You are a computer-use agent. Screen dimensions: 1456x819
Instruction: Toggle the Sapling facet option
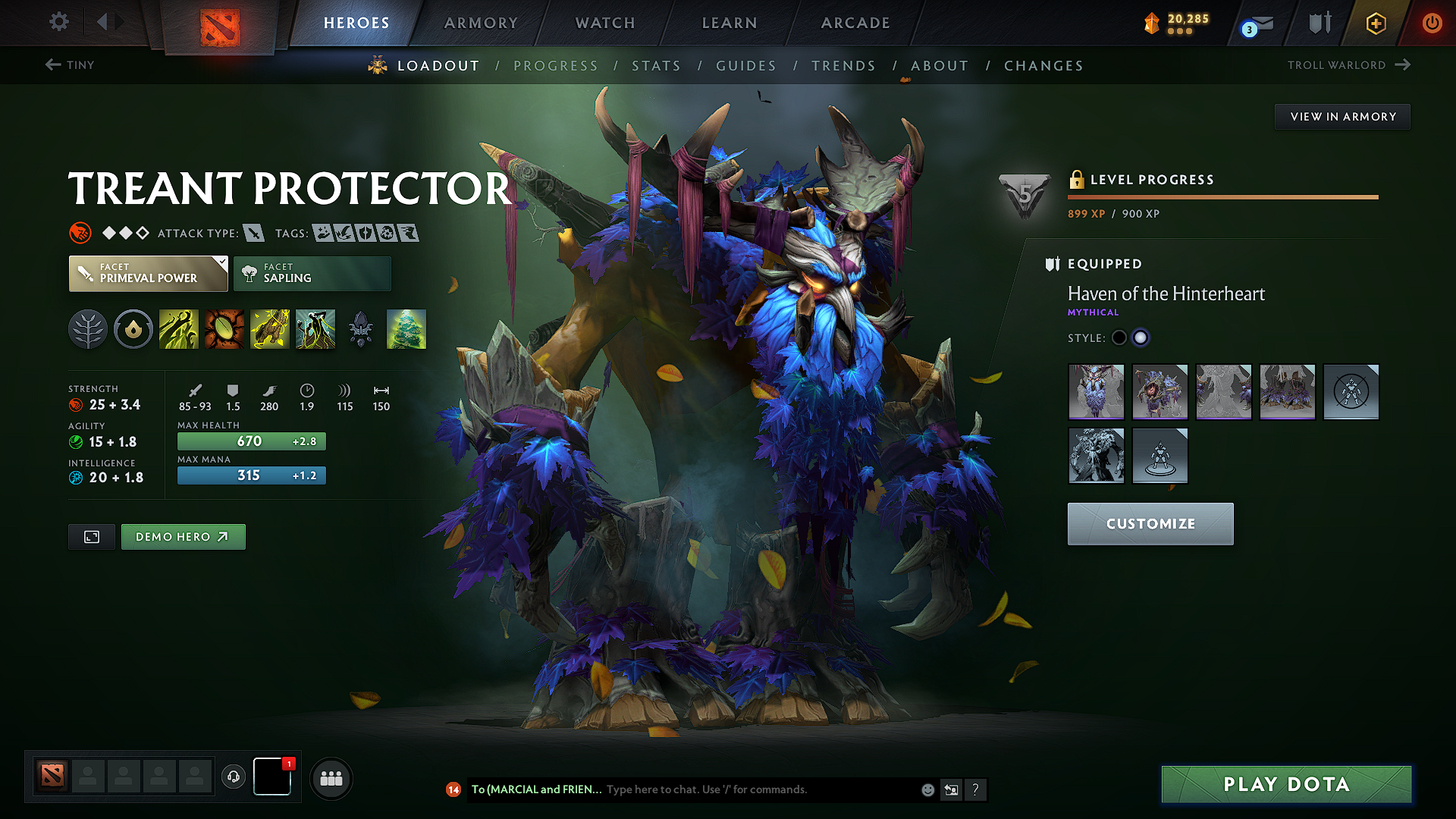[x=312, y=273]
